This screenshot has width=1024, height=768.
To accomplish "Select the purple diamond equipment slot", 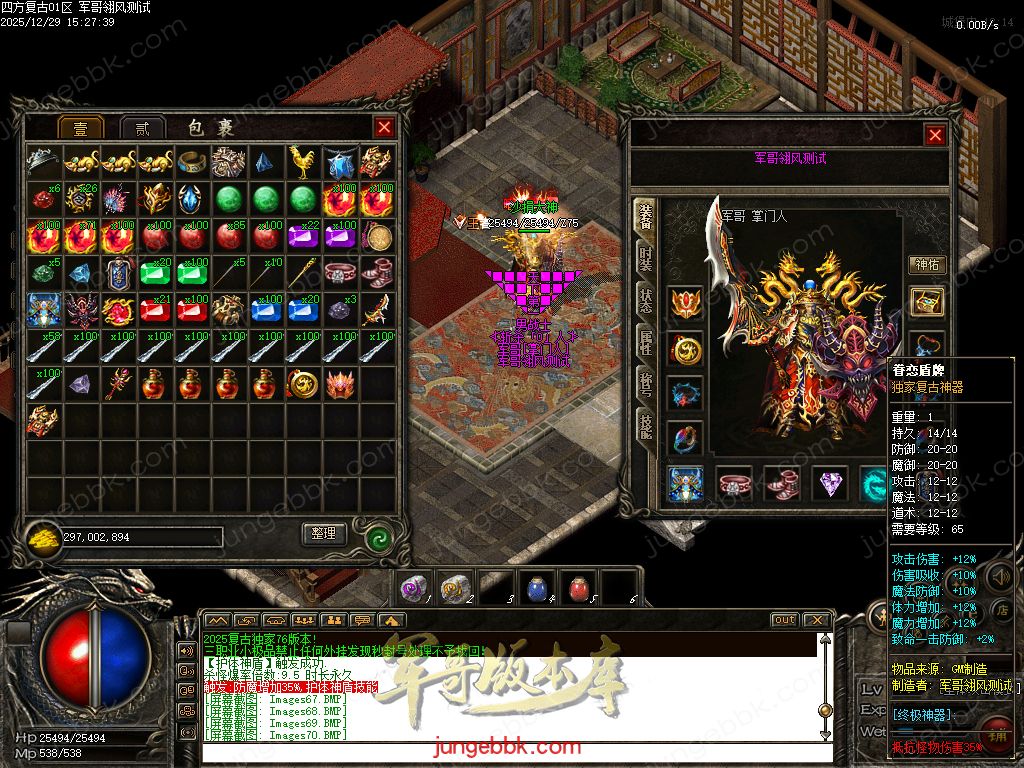I will click(x=830, y=484).
